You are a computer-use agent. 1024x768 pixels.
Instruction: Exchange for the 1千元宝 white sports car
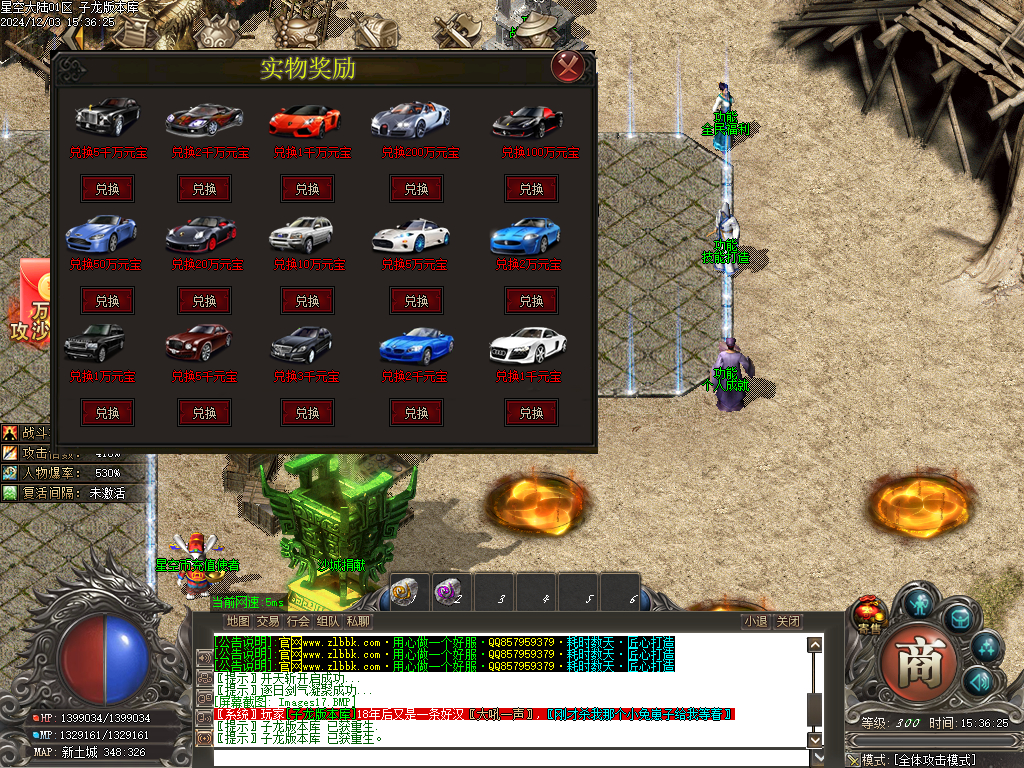[x=531, y=413]
